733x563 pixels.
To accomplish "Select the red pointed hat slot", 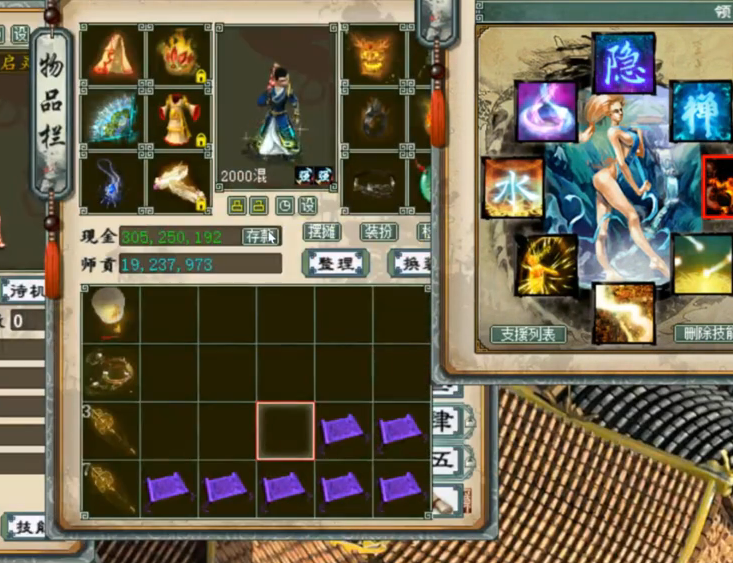I will point(113,56).
